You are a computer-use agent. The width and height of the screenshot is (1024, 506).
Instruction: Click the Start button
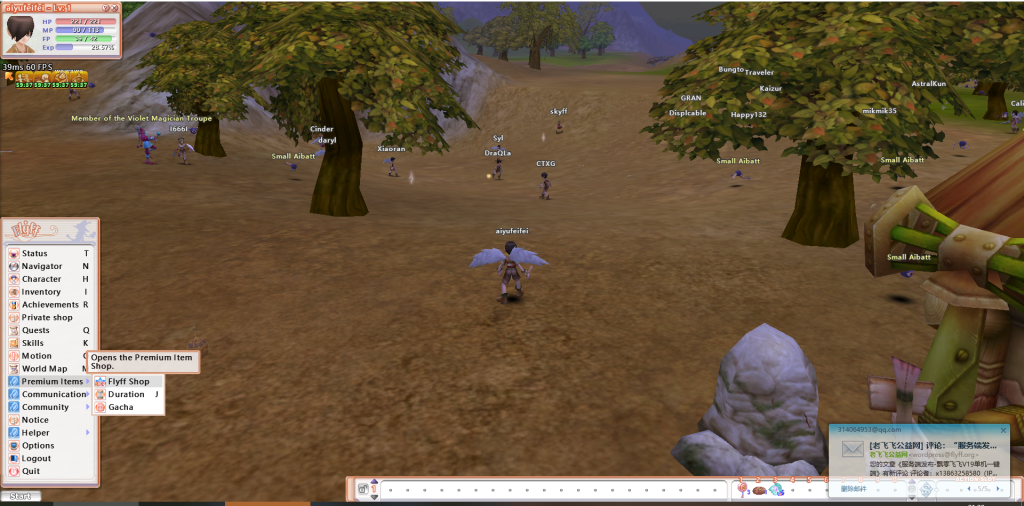point(19,496)
